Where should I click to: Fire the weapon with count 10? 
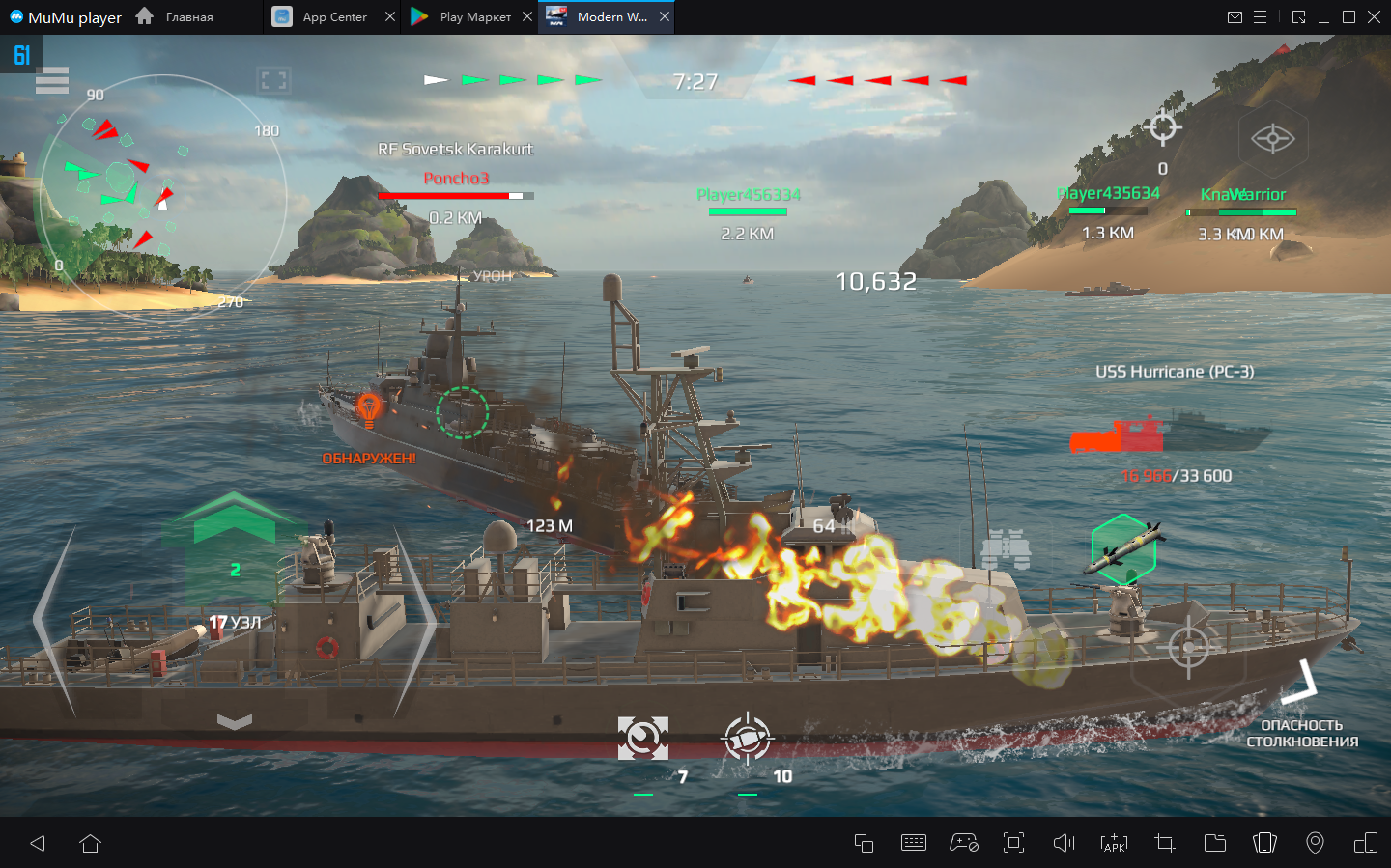(747, 739)
